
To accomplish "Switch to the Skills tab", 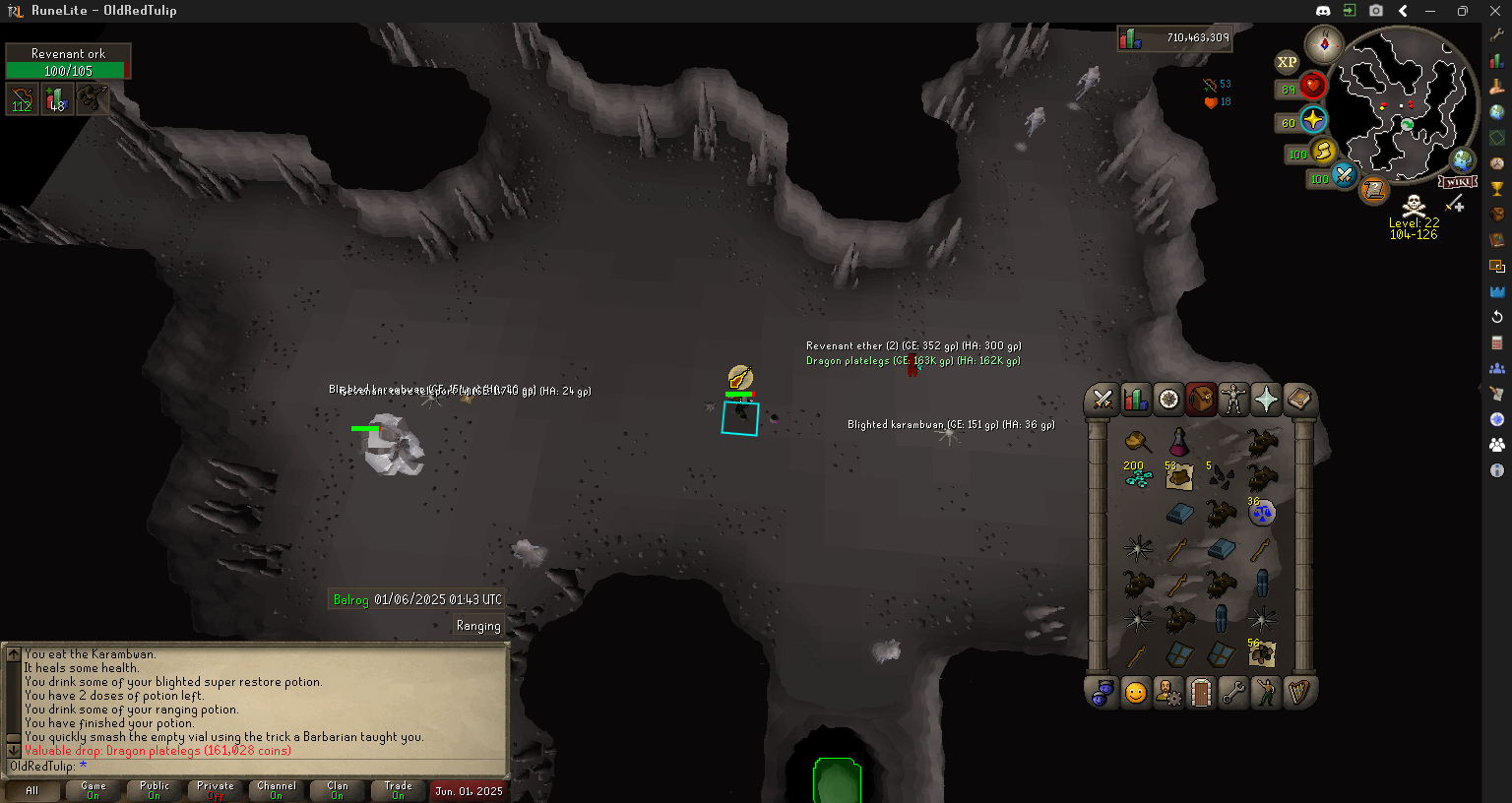I will click(1135, 399).
